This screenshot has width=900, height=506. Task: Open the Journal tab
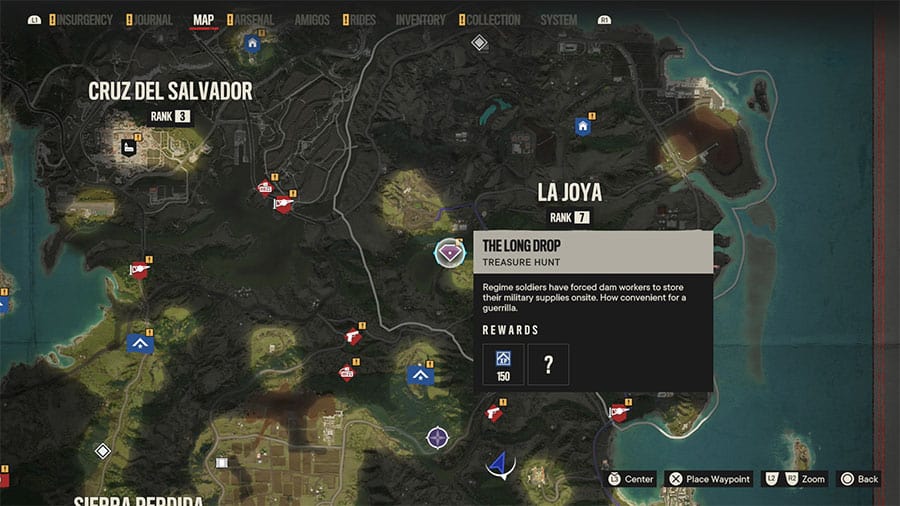[151, 20]
